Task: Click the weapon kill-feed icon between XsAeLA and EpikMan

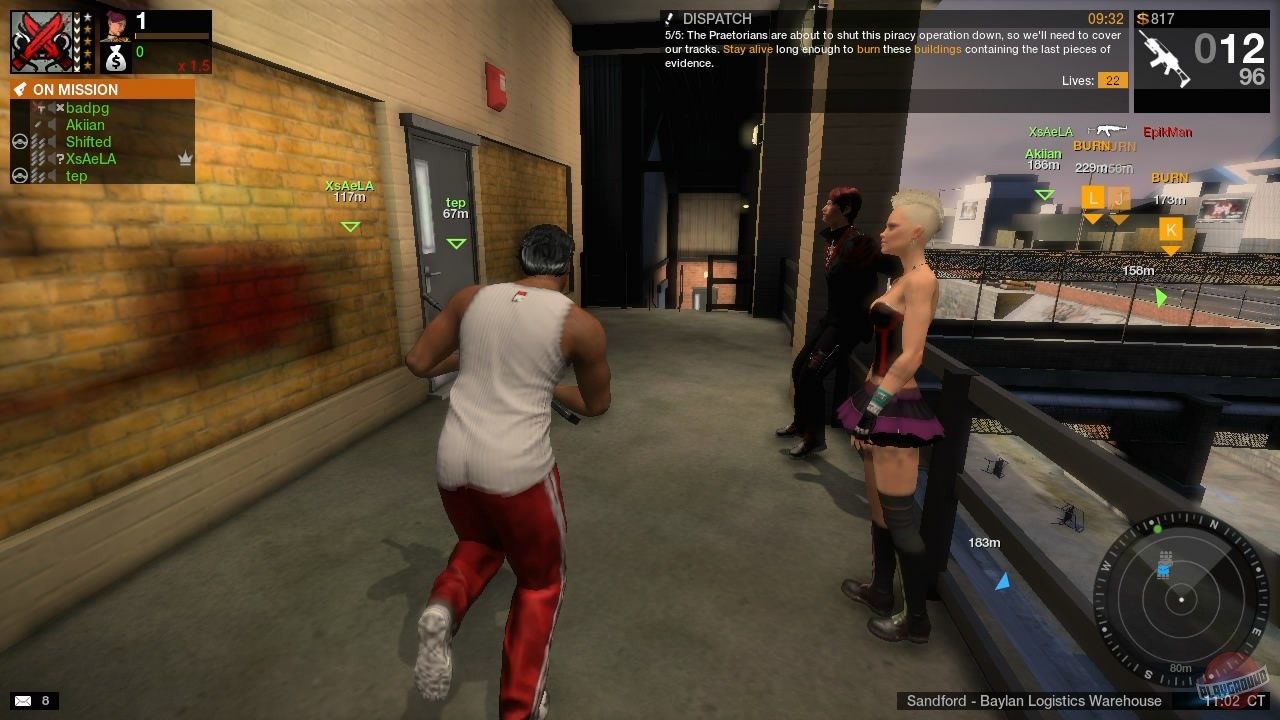Action: 1110,130
